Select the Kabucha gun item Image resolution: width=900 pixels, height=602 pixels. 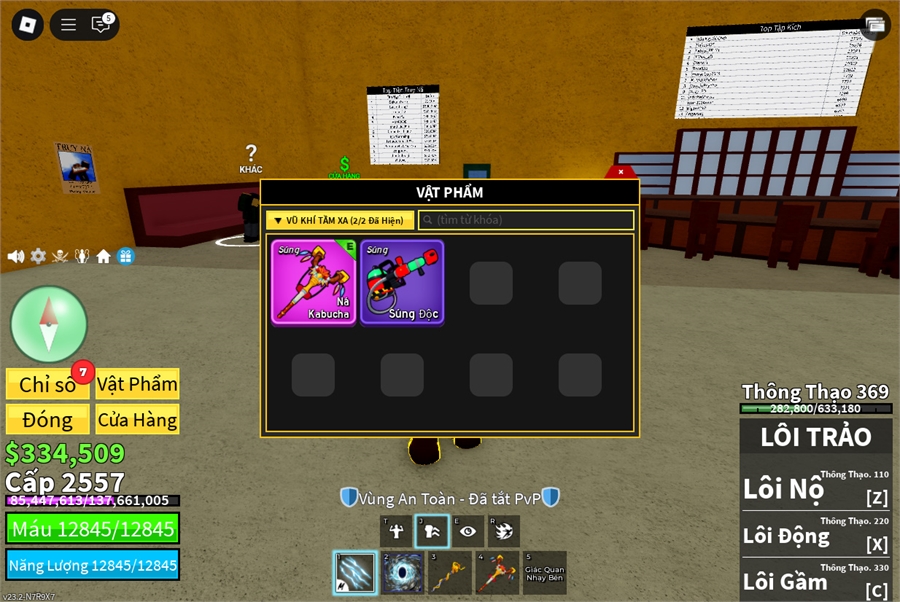(314, 282)
